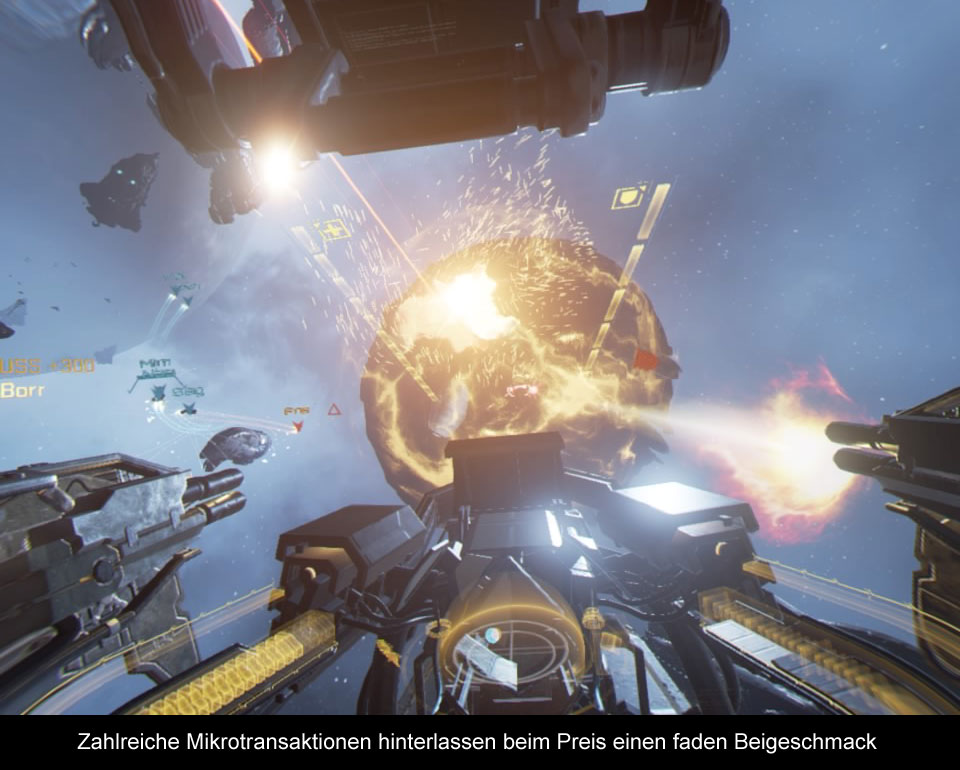Target the red outlined triangle enemy marker
960x770 pixels.
334,409
